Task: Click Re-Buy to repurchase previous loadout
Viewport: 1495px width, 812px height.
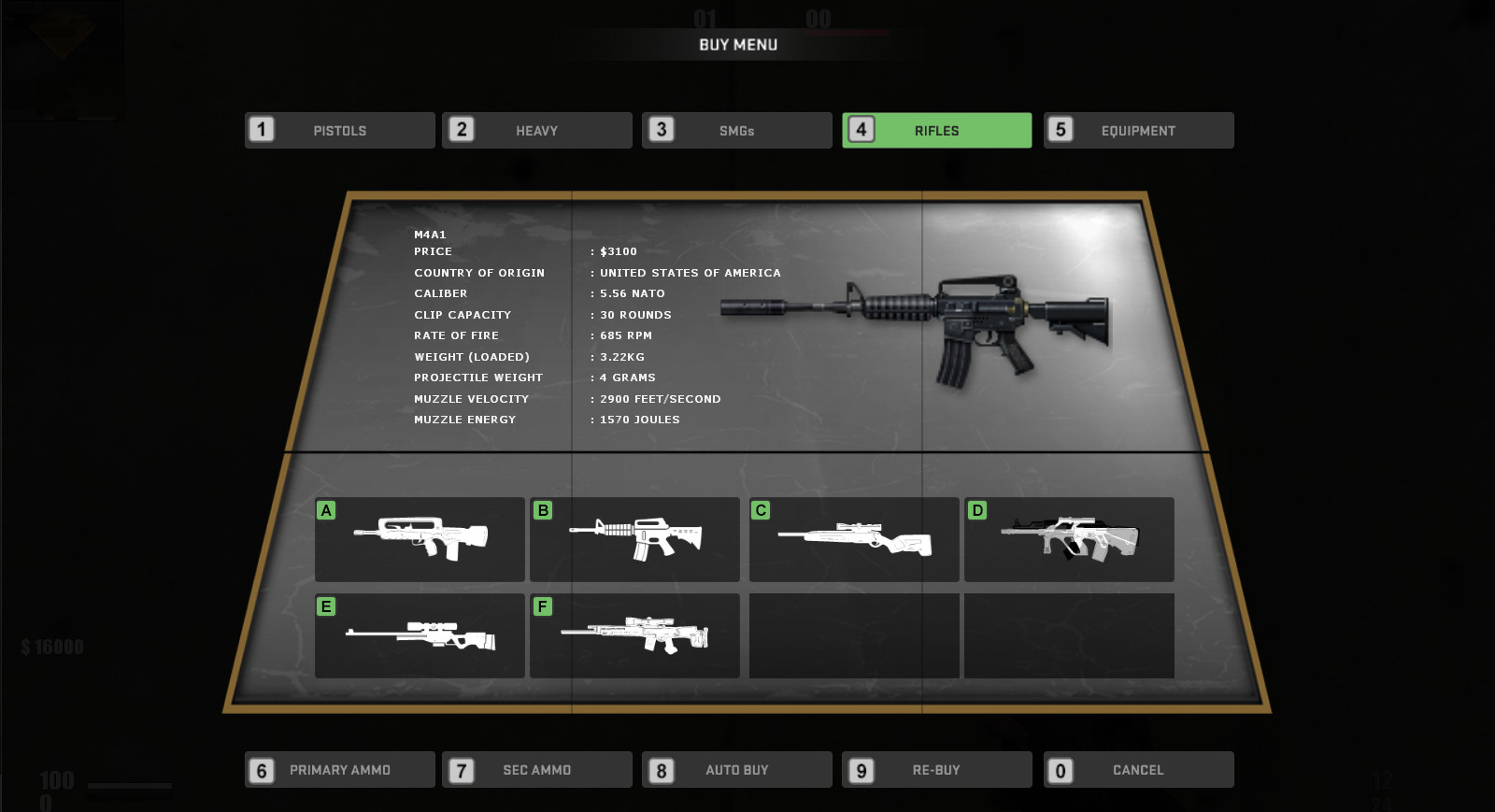Action: coord(936,769)
